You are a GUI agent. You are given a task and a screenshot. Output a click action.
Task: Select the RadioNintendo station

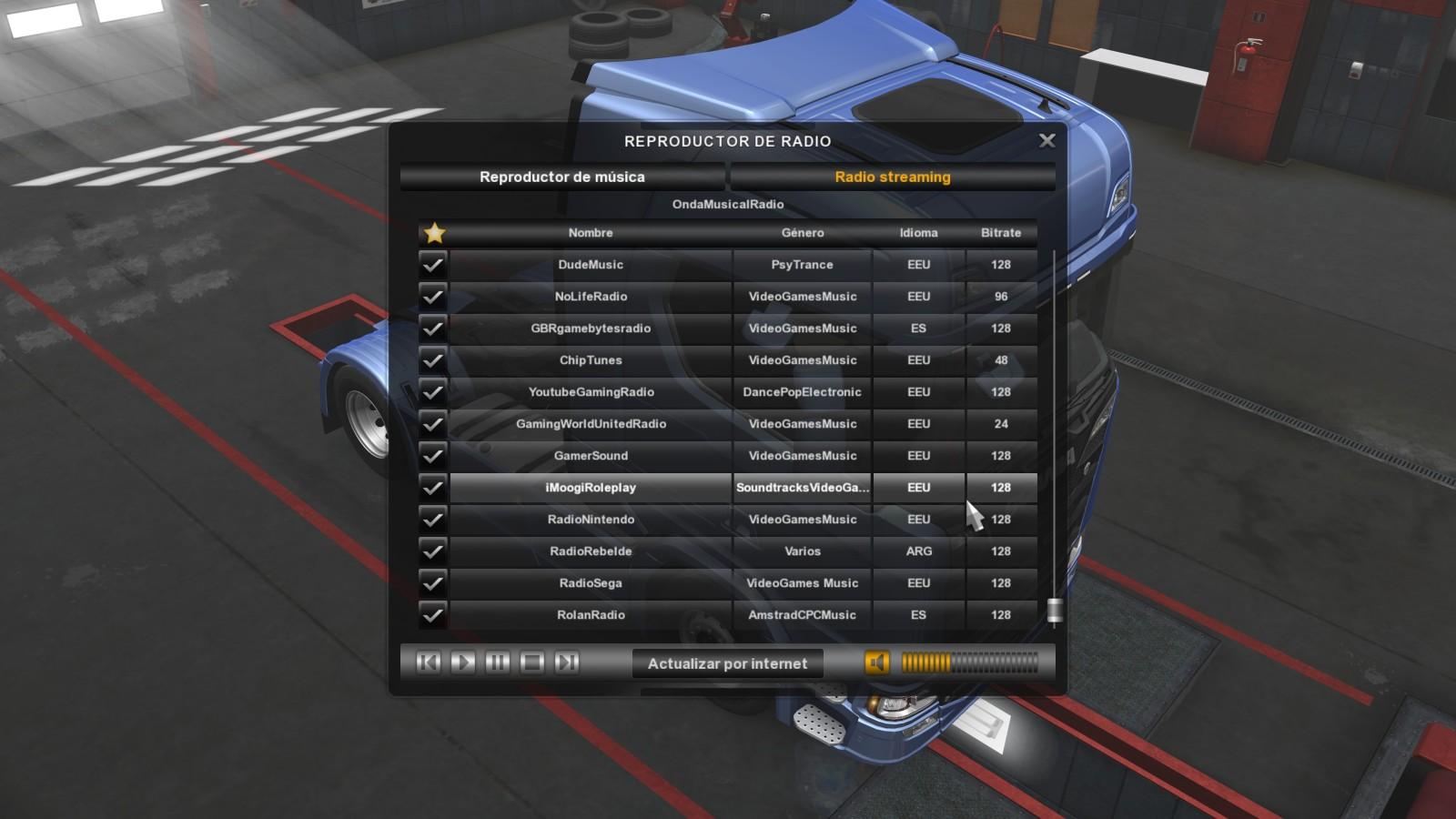click(x=591, y=520)
